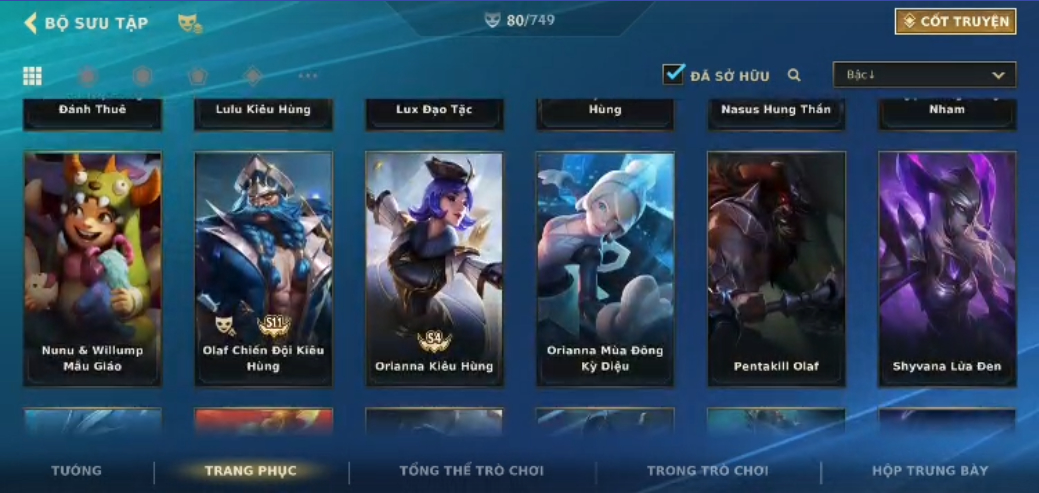Viewport: 1039px width, 493px height.
Task: Pick the Orianna Kiêu Hùng skin card
Action: point(434,268)
